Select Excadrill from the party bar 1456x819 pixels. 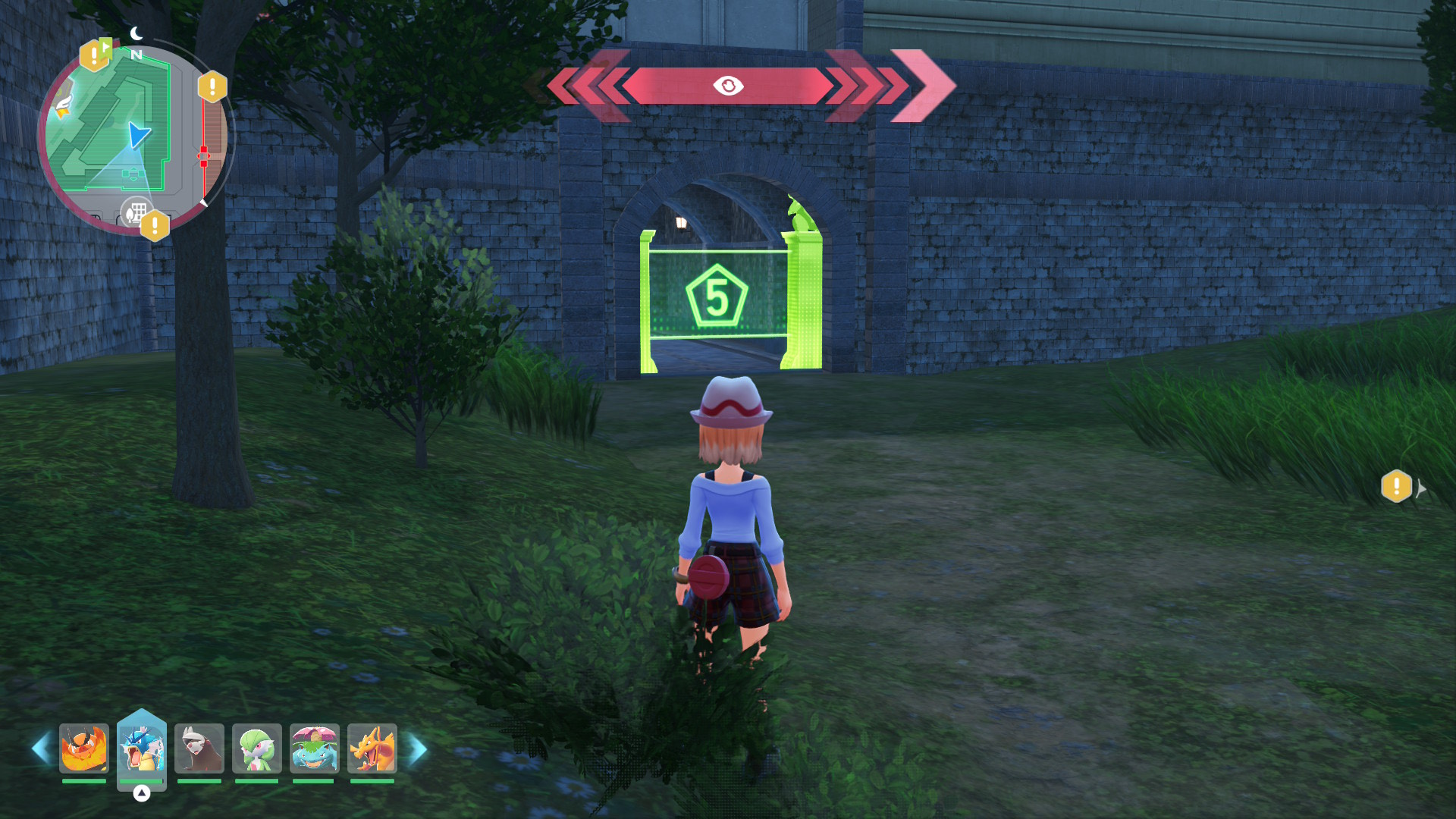coord(199,748)
